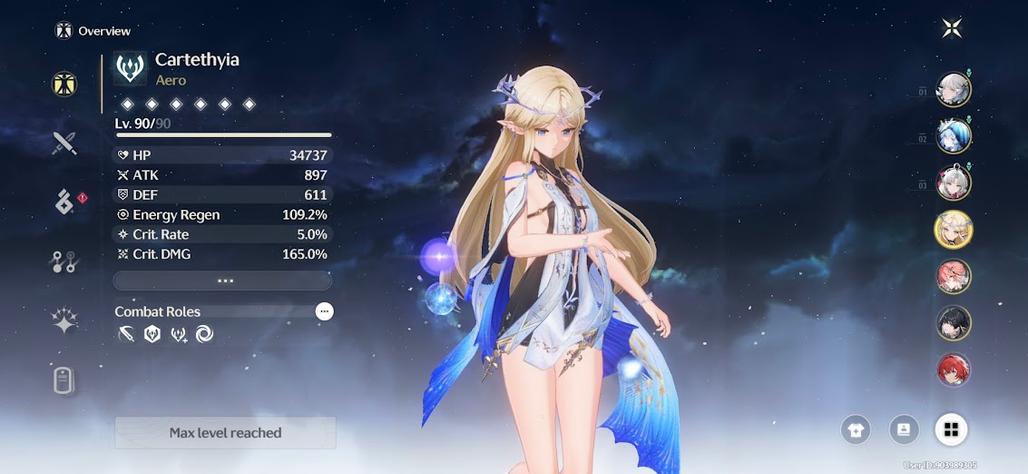This screenshot has height=474, width=1028.
Task: Select the Resonance Chain sparkle-star tab
Action: pyautogui.click(x=65, y=320)
